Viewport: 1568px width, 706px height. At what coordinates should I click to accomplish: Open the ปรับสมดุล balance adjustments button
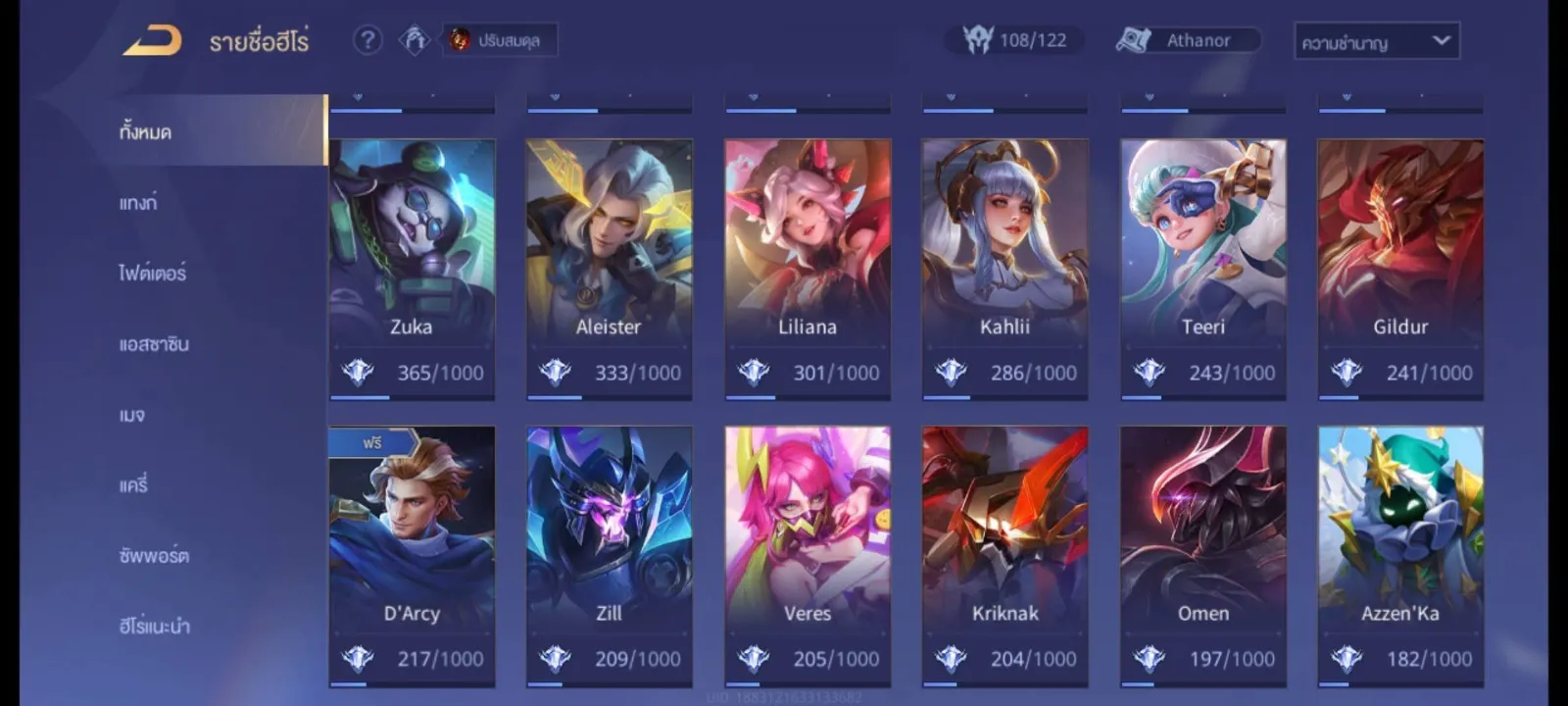pos(500,40)
